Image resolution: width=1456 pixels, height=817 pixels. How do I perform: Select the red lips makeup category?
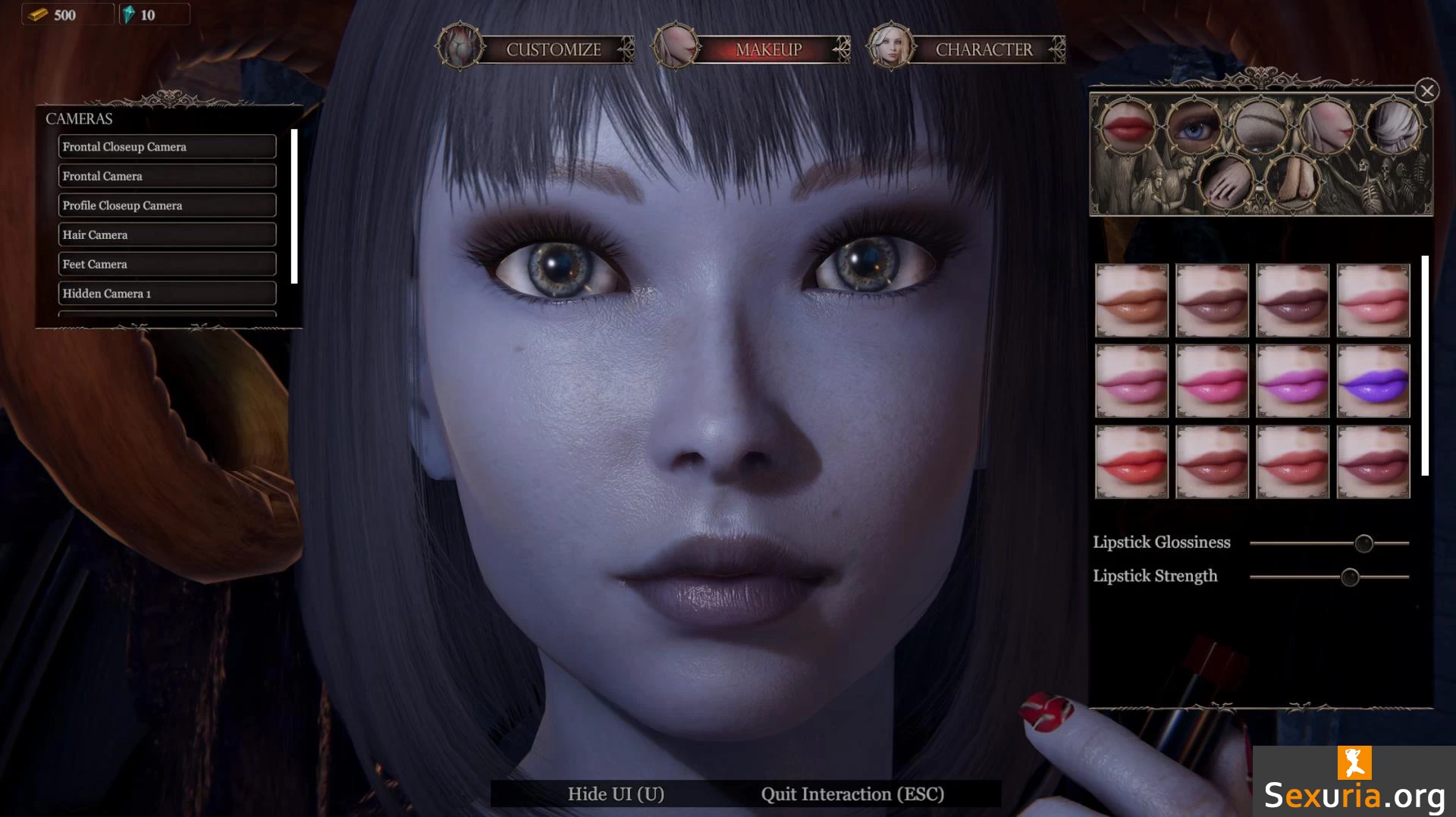coord(1128,125)
